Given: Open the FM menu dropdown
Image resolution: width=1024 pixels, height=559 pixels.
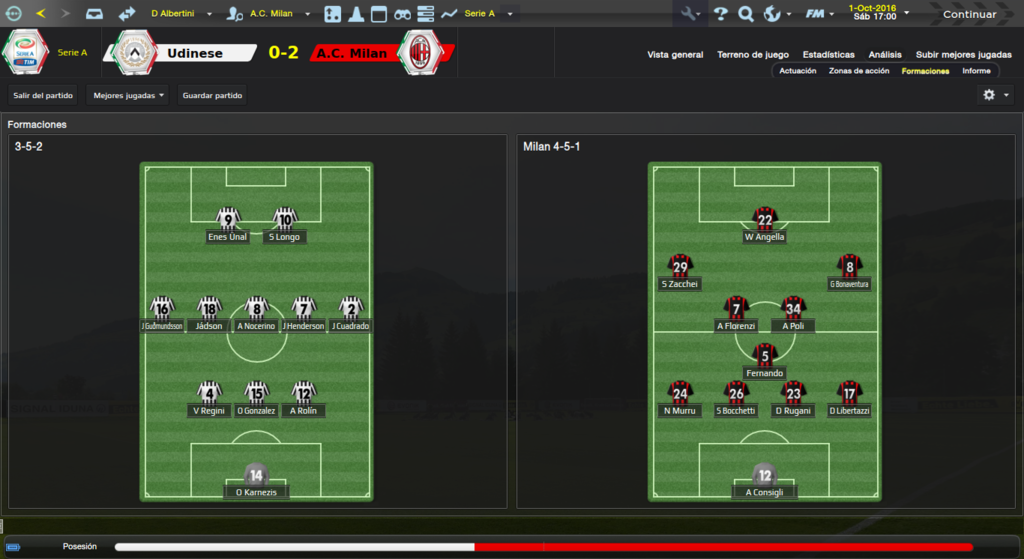Looking at the screenshot, I should tap(820, 14).
